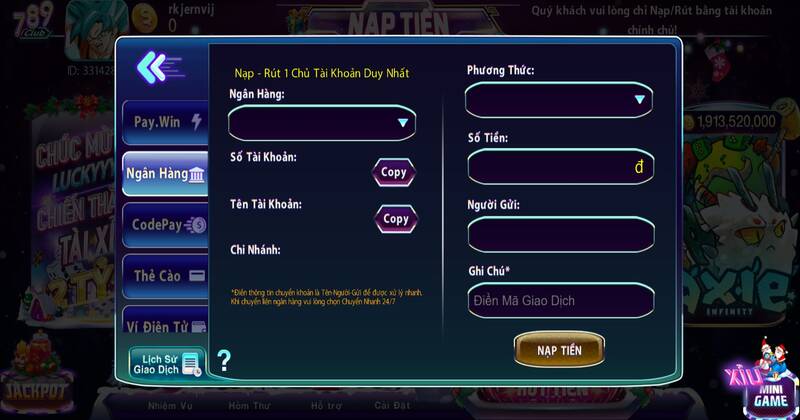The image size is (800, 420).
Task: Copy the Số Tài Khoản number
Action: (394, 172)
